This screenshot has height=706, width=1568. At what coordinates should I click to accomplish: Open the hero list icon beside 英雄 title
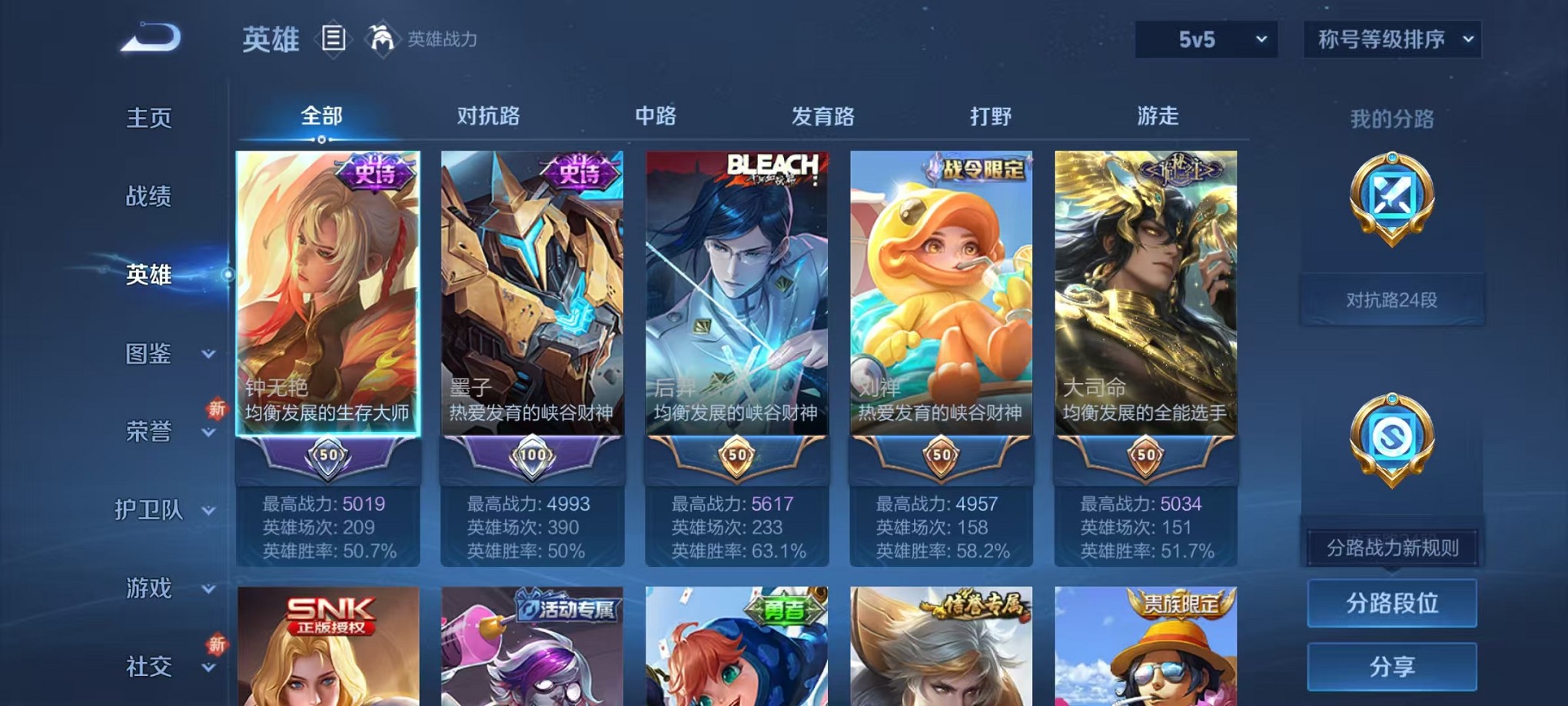pyautogui.click(x=334, y=38)
